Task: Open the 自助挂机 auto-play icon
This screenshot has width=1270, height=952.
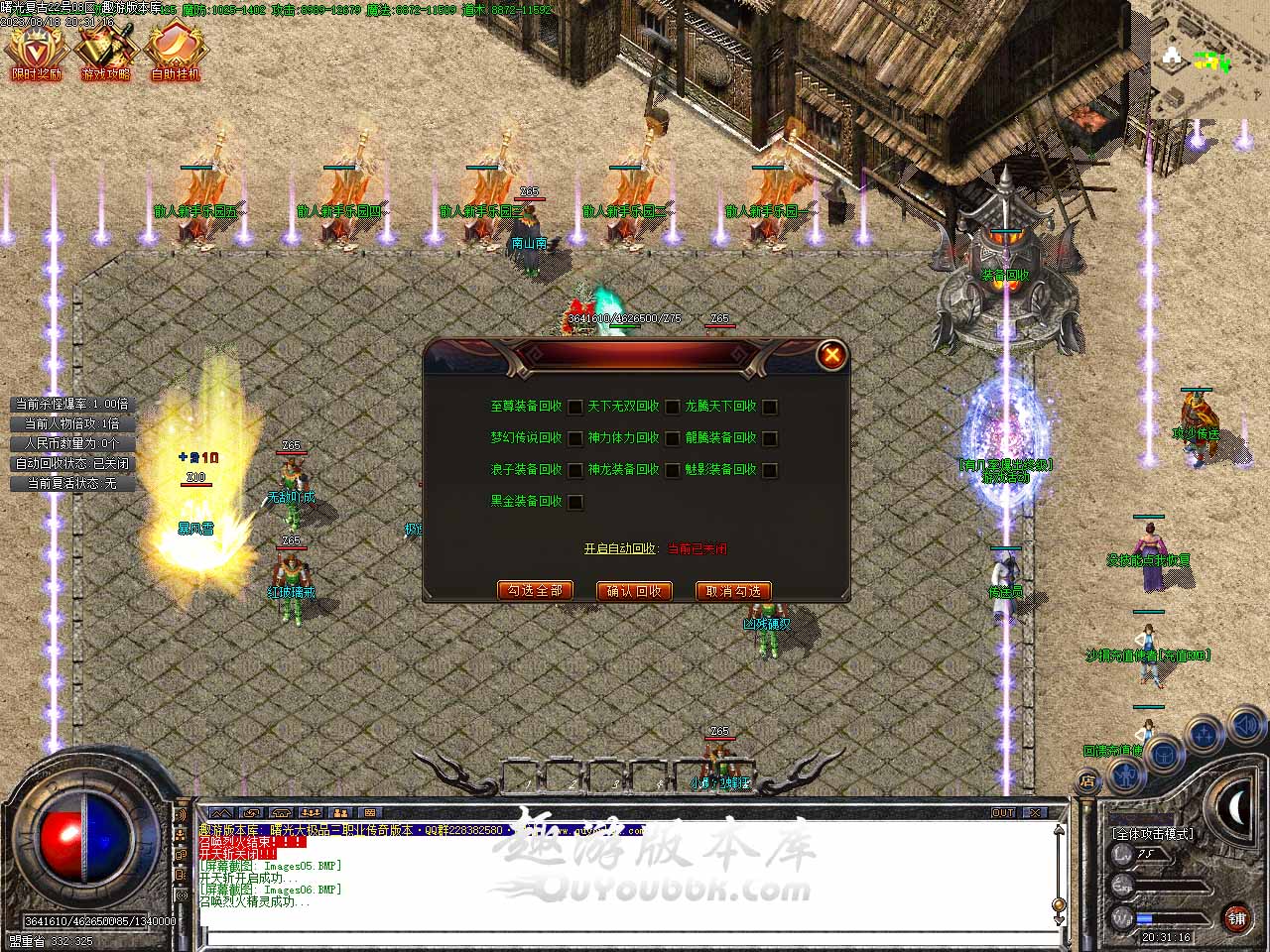Action: pyautogui.click(x=175, y=50)
